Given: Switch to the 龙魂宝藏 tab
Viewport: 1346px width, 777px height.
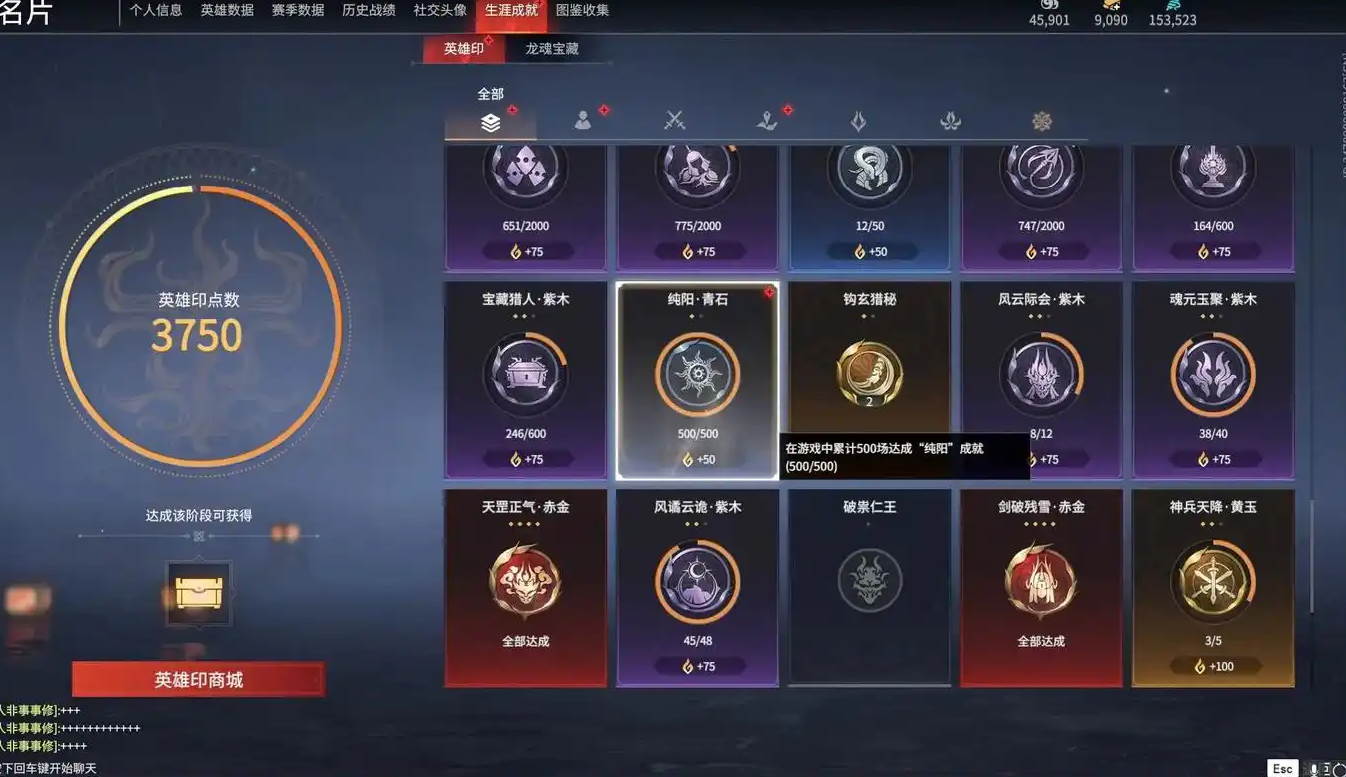Looking at the screenshot, I should (x=553, y=47).
